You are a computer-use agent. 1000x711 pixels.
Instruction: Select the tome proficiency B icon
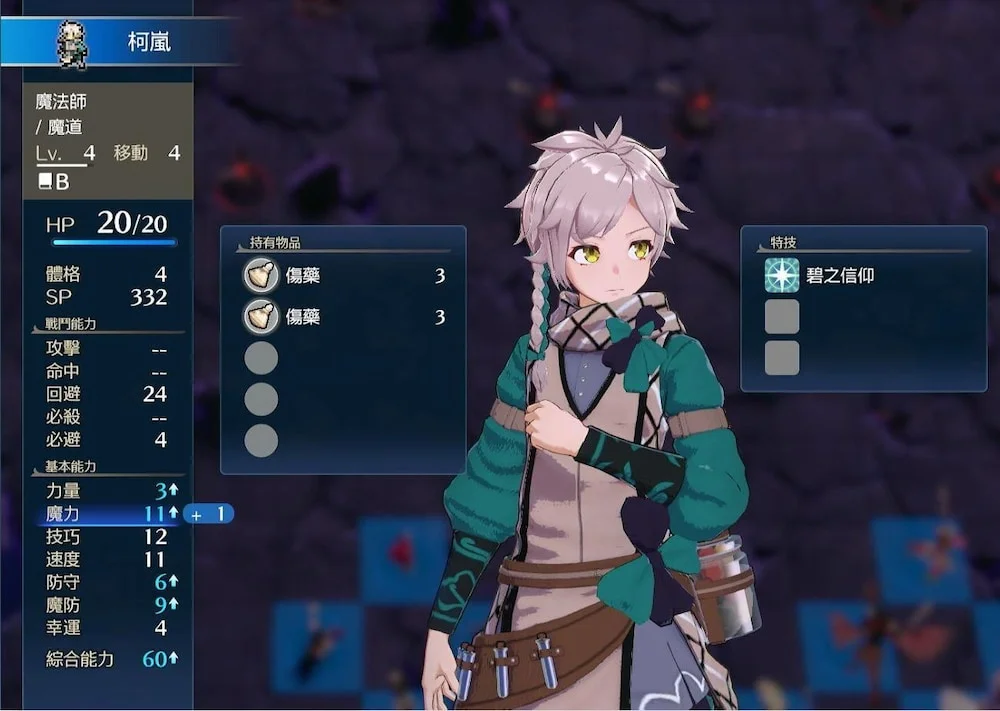coord(53,182)
